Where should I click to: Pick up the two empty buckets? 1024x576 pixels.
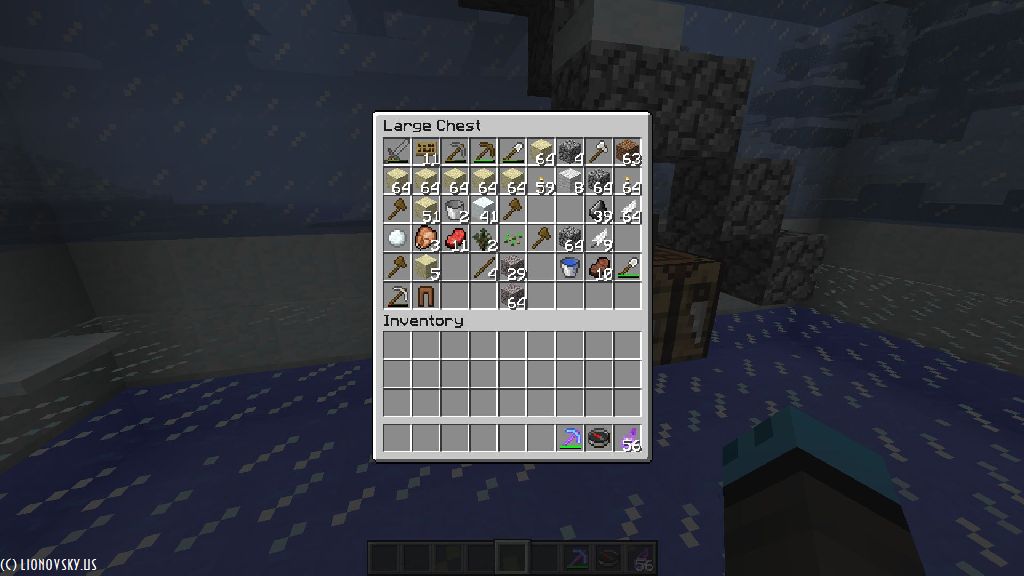point(455,210)
